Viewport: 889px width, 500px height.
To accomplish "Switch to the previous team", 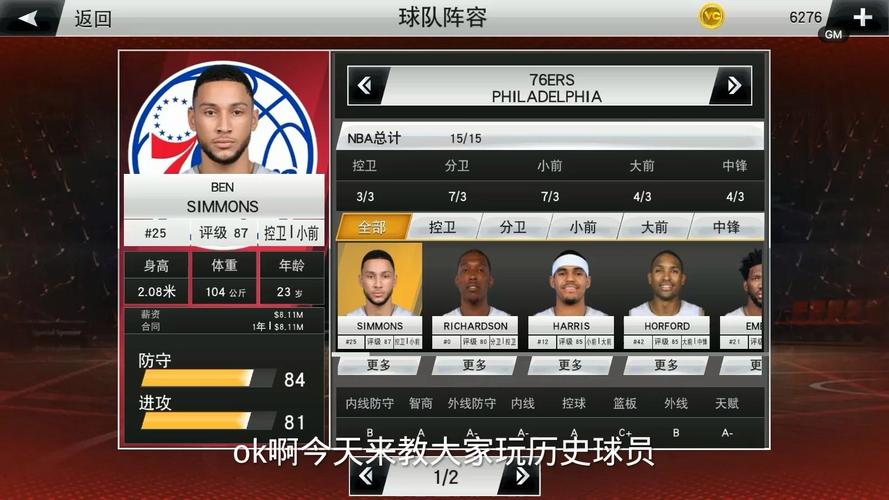I will (366, 86).
